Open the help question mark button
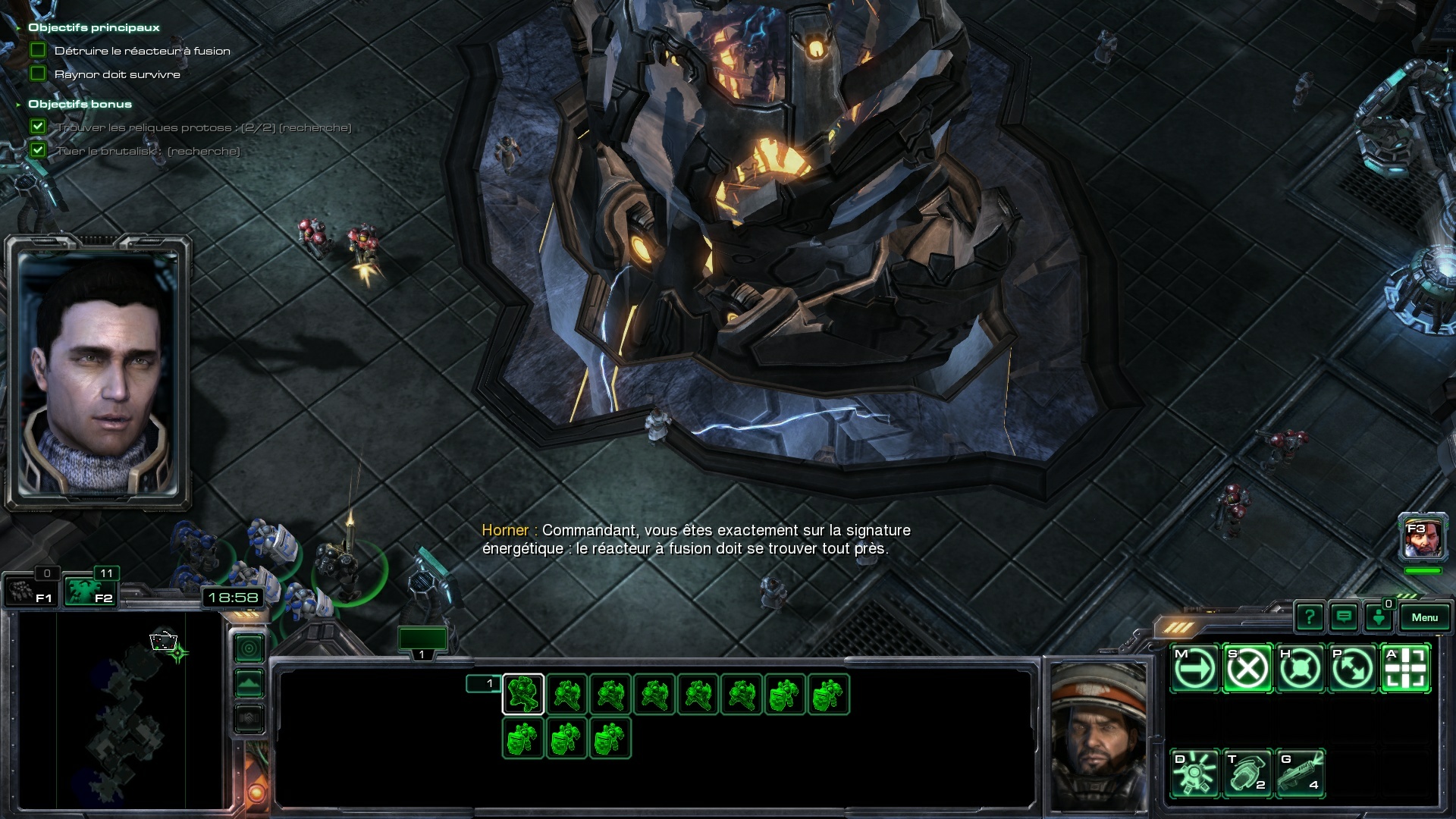 [x=1309, y=617]
